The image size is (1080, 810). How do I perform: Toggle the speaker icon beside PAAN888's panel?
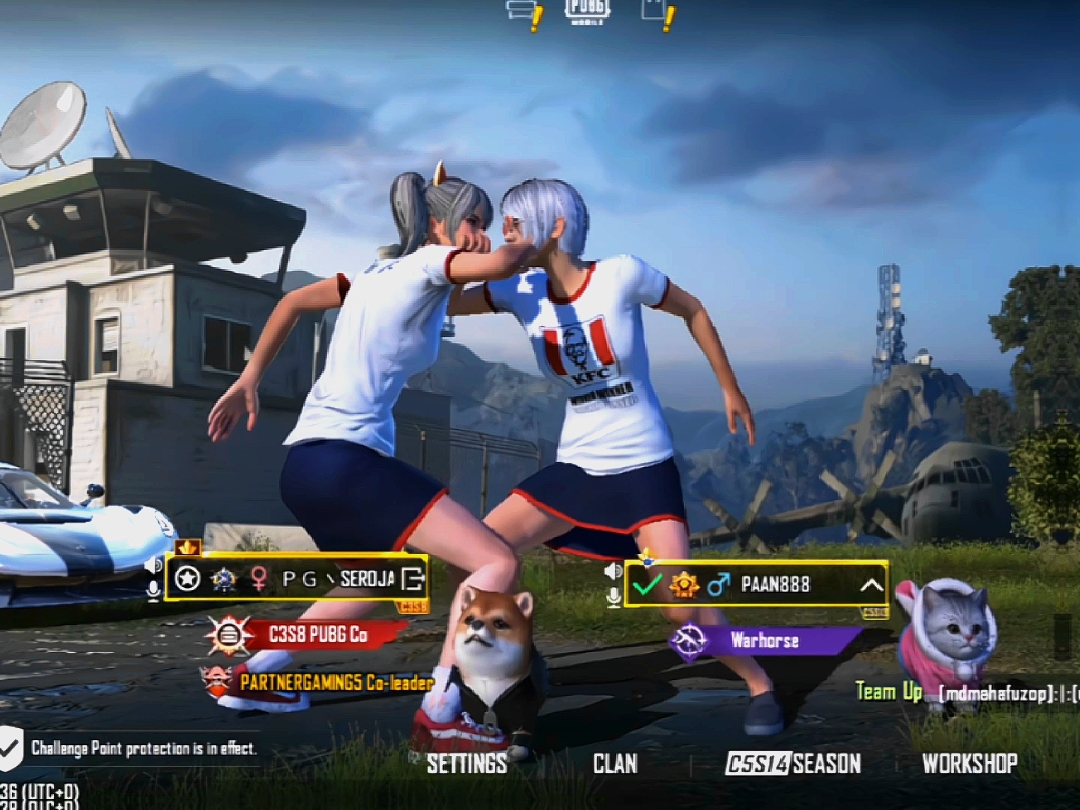613,571
